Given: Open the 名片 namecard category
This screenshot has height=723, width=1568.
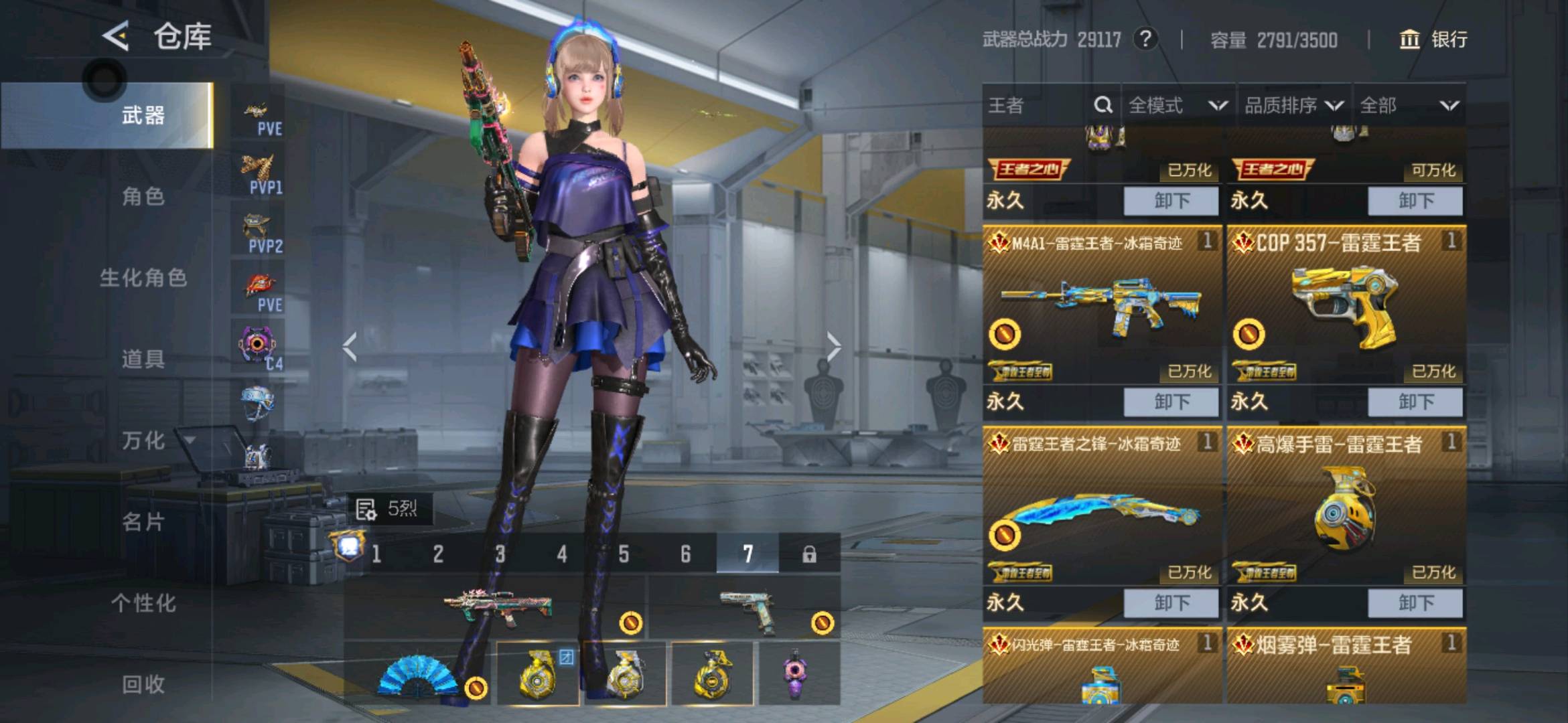Looking at the screenshot, I should point(143,521).
